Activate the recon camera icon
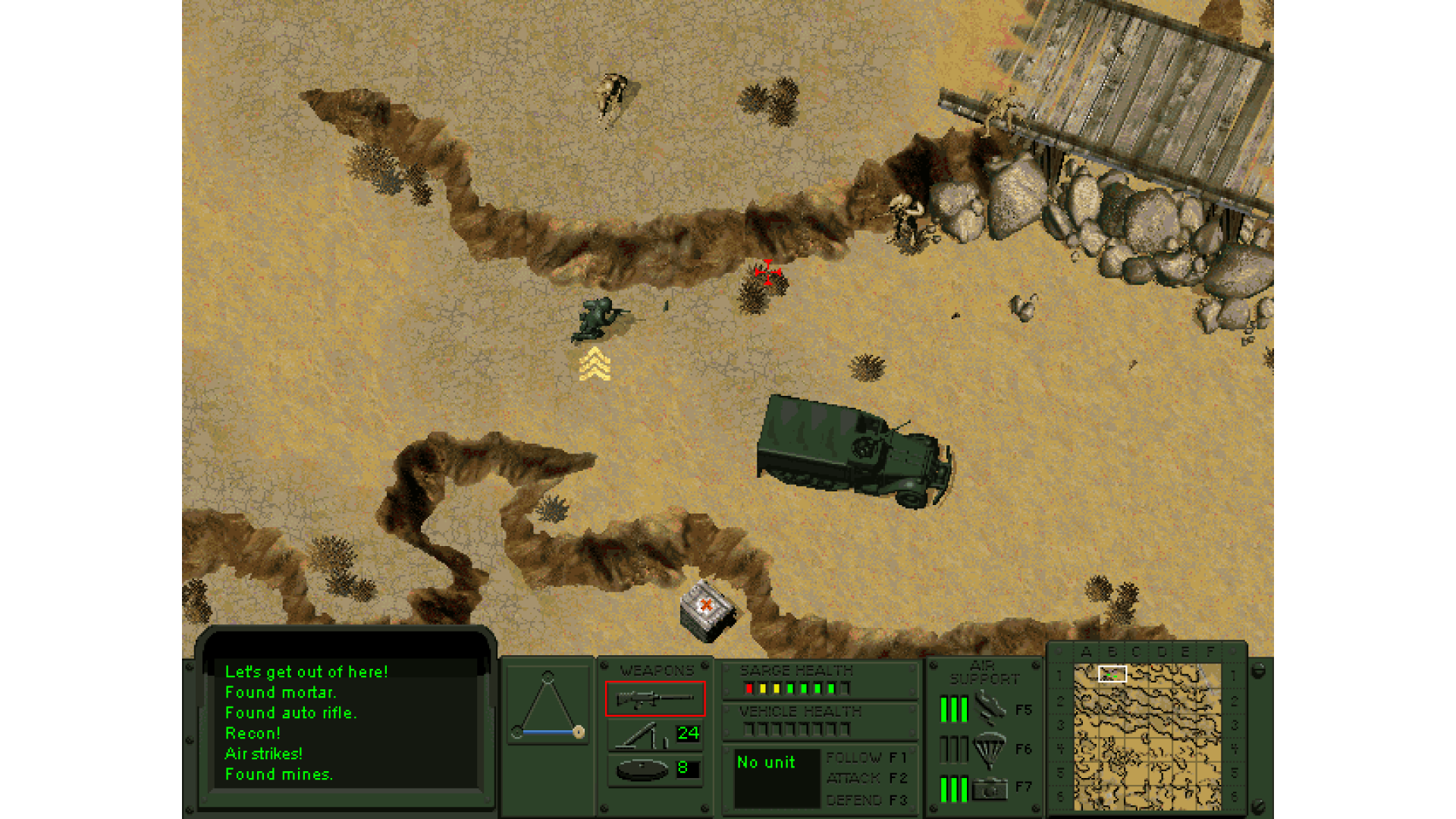 click(x=990, y=789)
